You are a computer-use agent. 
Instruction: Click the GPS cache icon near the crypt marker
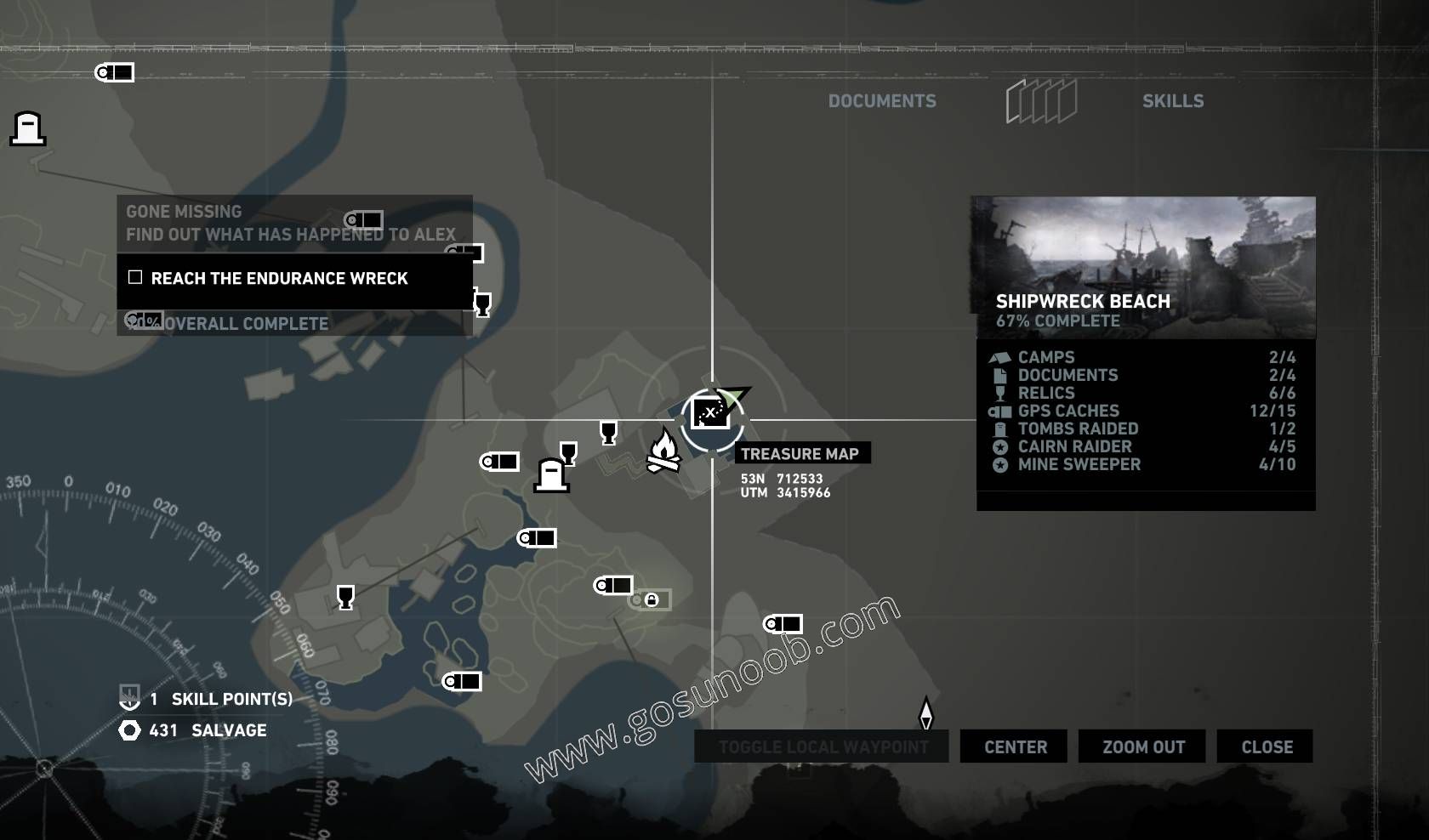(x=501, y=462)
